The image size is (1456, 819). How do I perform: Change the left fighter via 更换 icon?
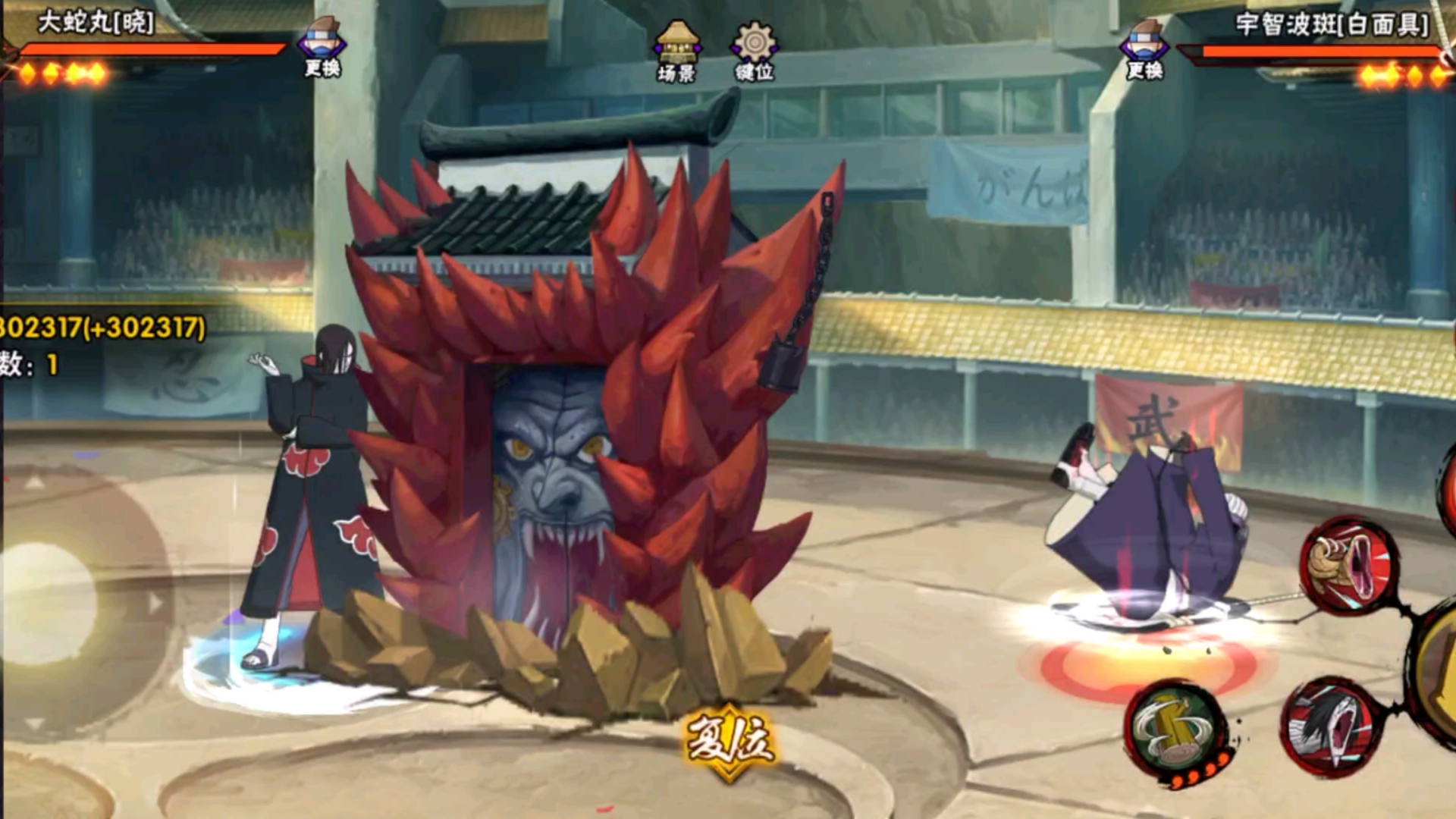[x=322, y=47]
